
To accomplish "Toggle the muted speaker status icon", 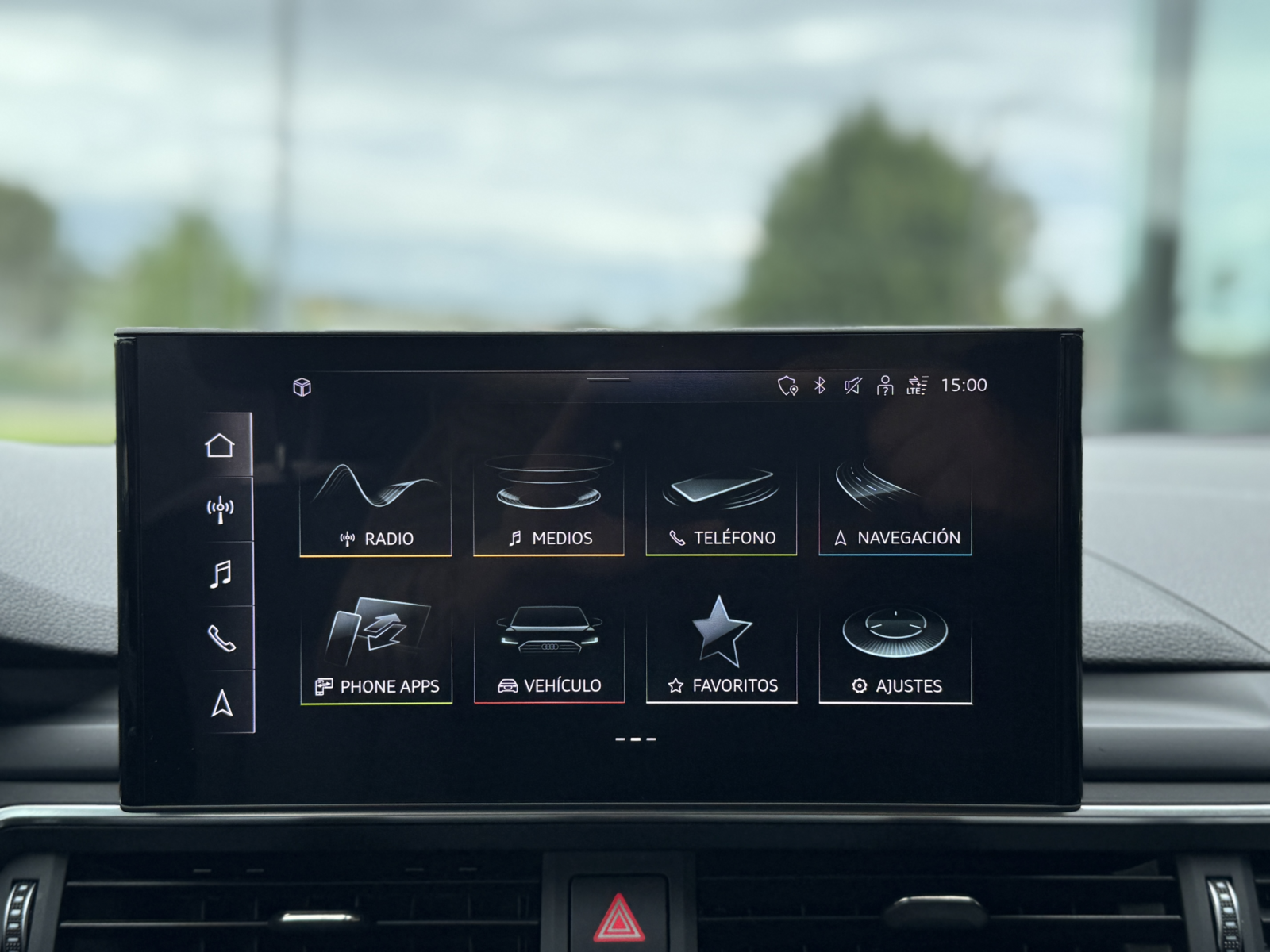I will 852,386.
